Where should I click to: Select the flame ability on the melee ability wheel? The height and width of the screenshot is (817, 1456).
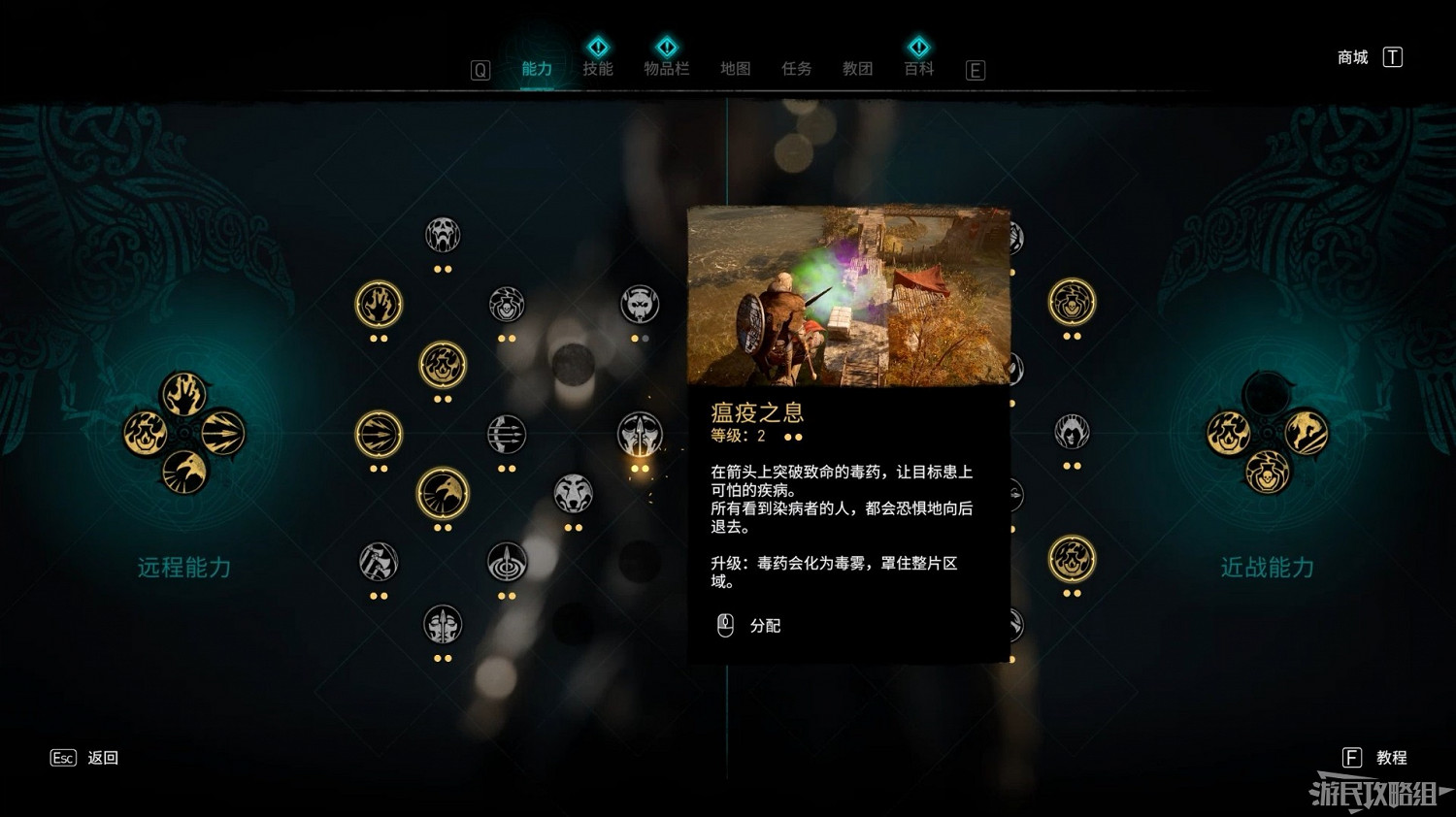coord(1229,432)
